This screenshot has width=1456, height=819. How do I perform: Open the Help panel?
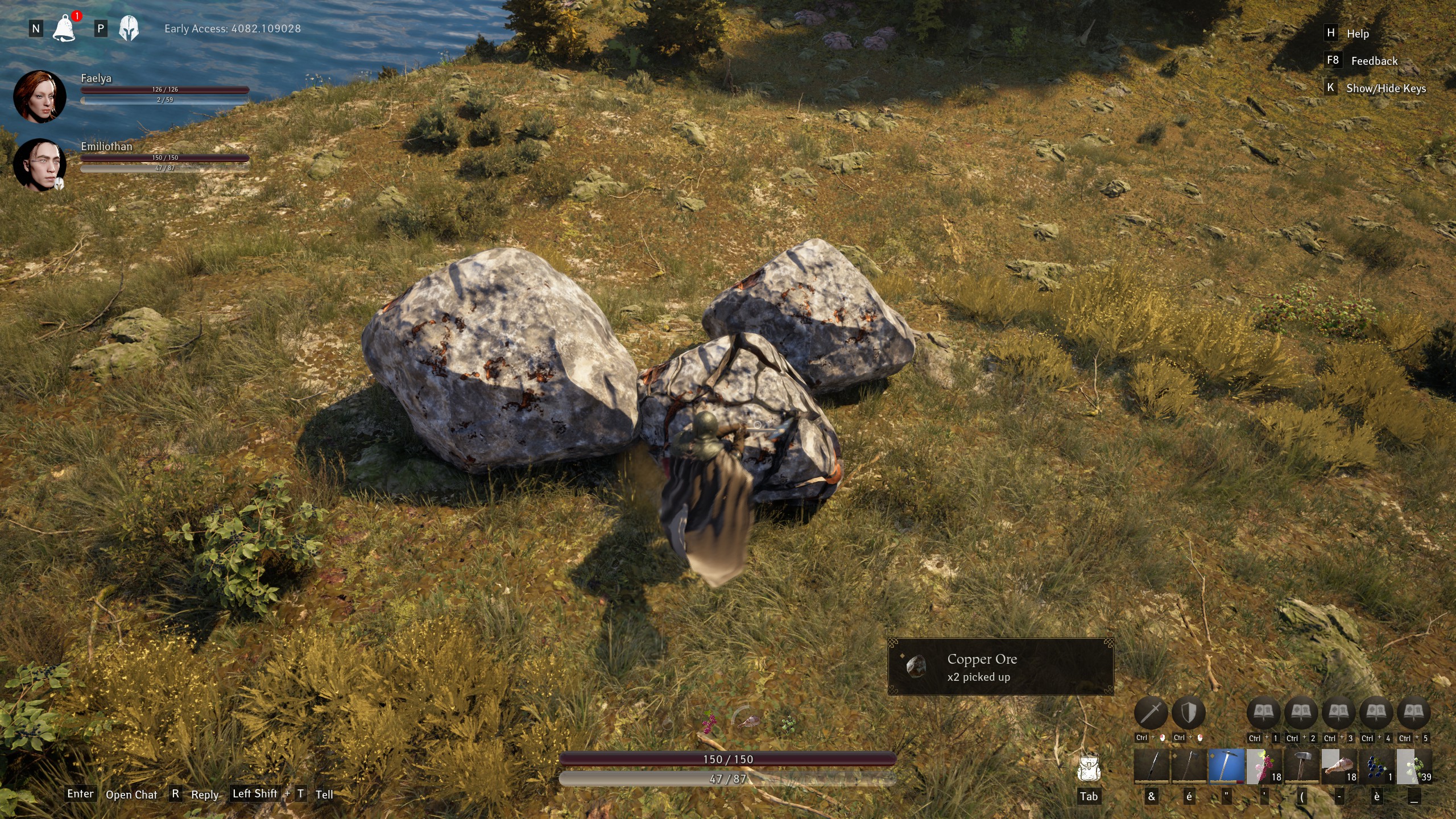[1357, 34]
